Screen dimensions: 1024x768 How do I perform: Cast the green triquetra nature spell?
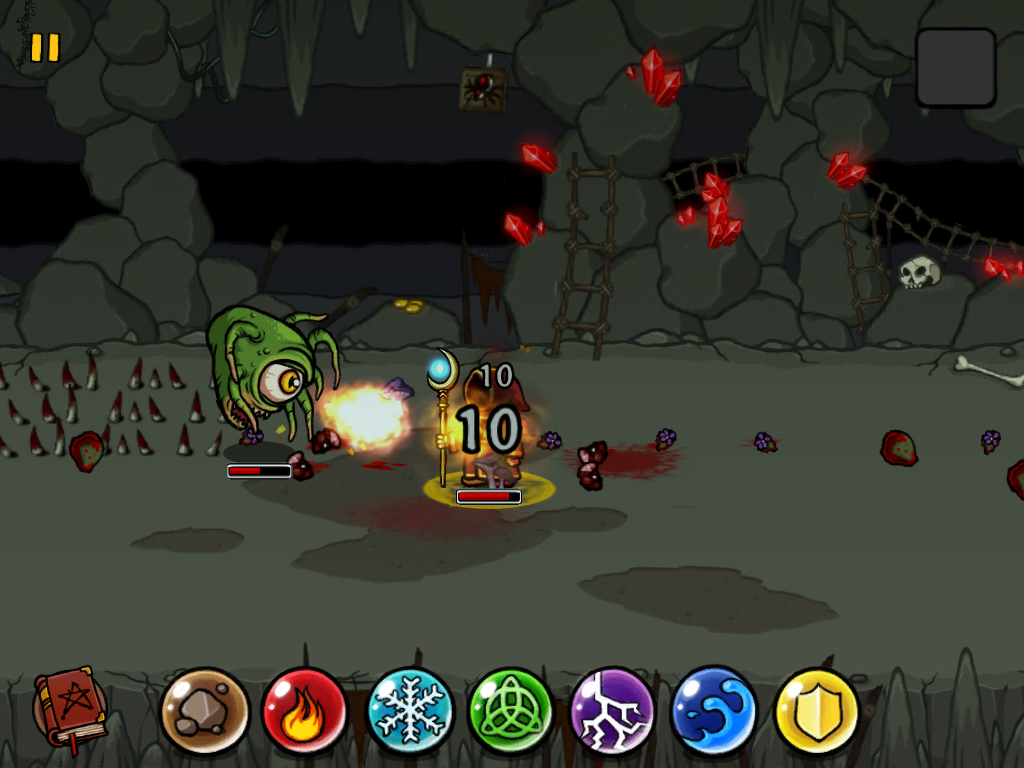coord(511,711)
